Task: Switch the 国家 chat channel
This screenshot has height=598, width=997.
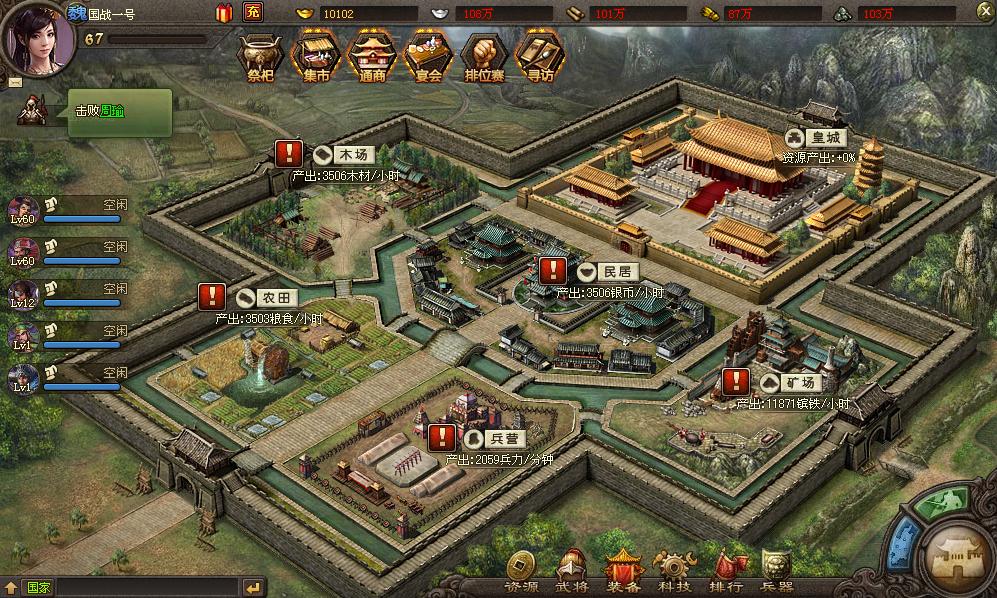Action: coord(38,587)
